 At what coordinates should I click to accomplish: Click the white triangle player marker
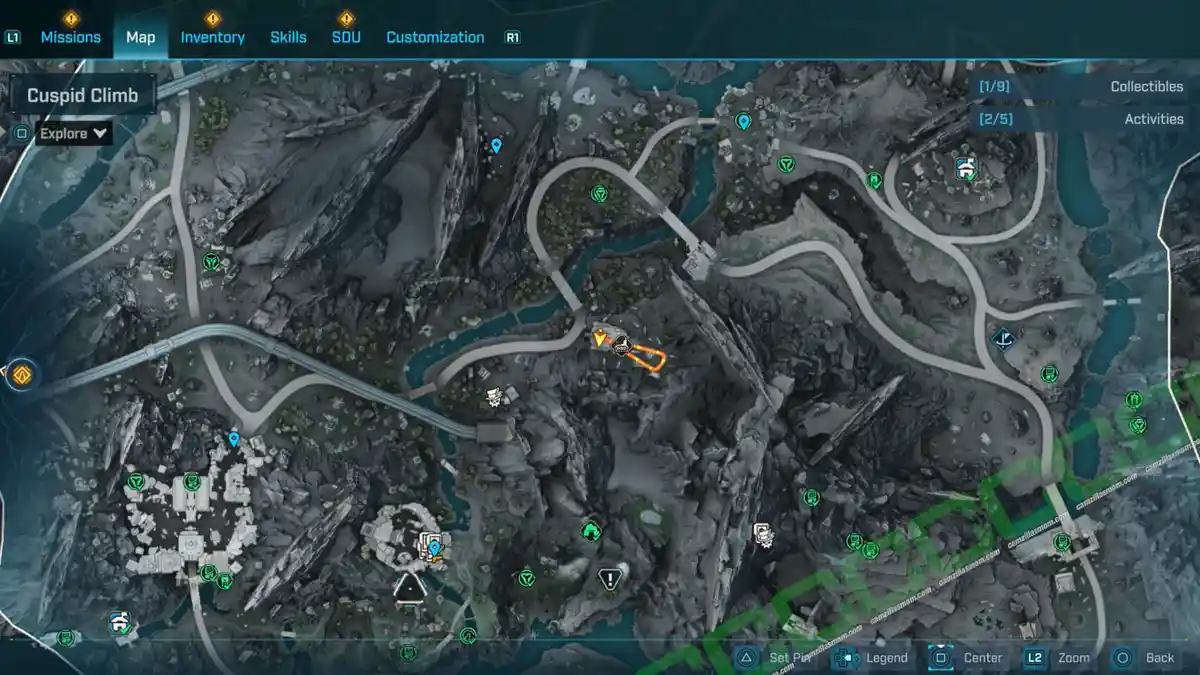408,588
